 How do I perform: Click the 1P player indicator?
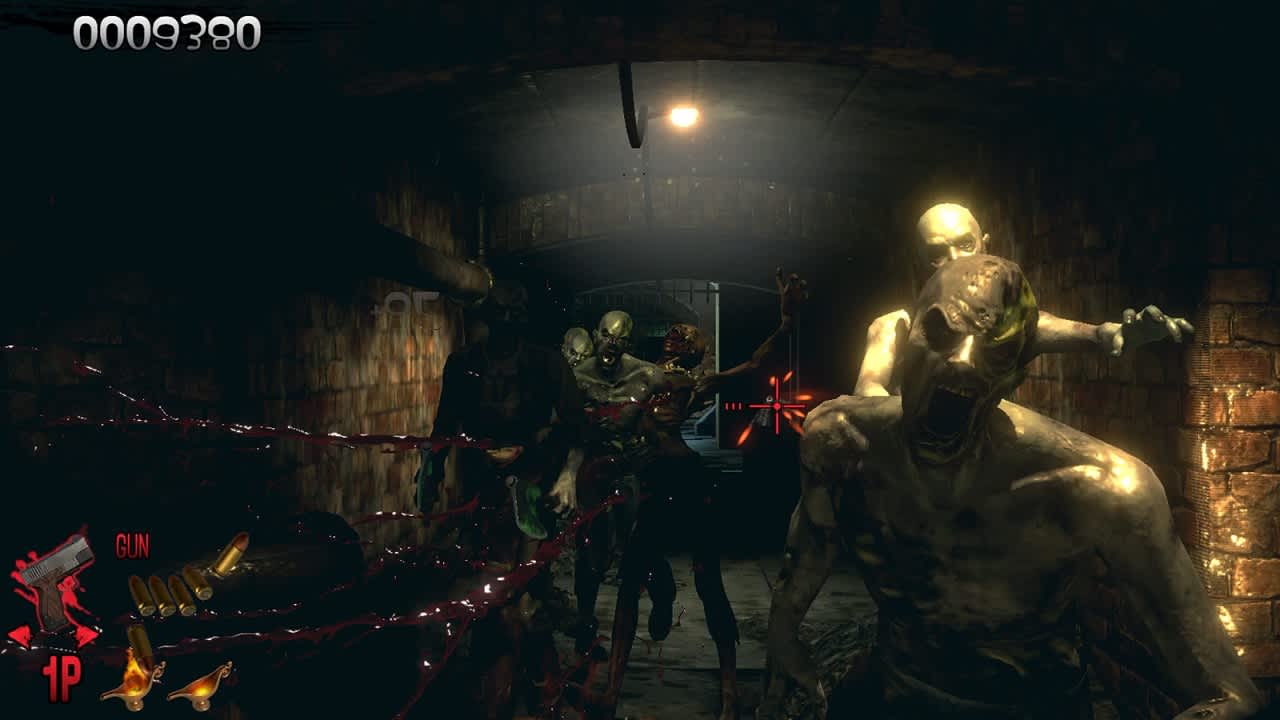[x=61, y=677]
